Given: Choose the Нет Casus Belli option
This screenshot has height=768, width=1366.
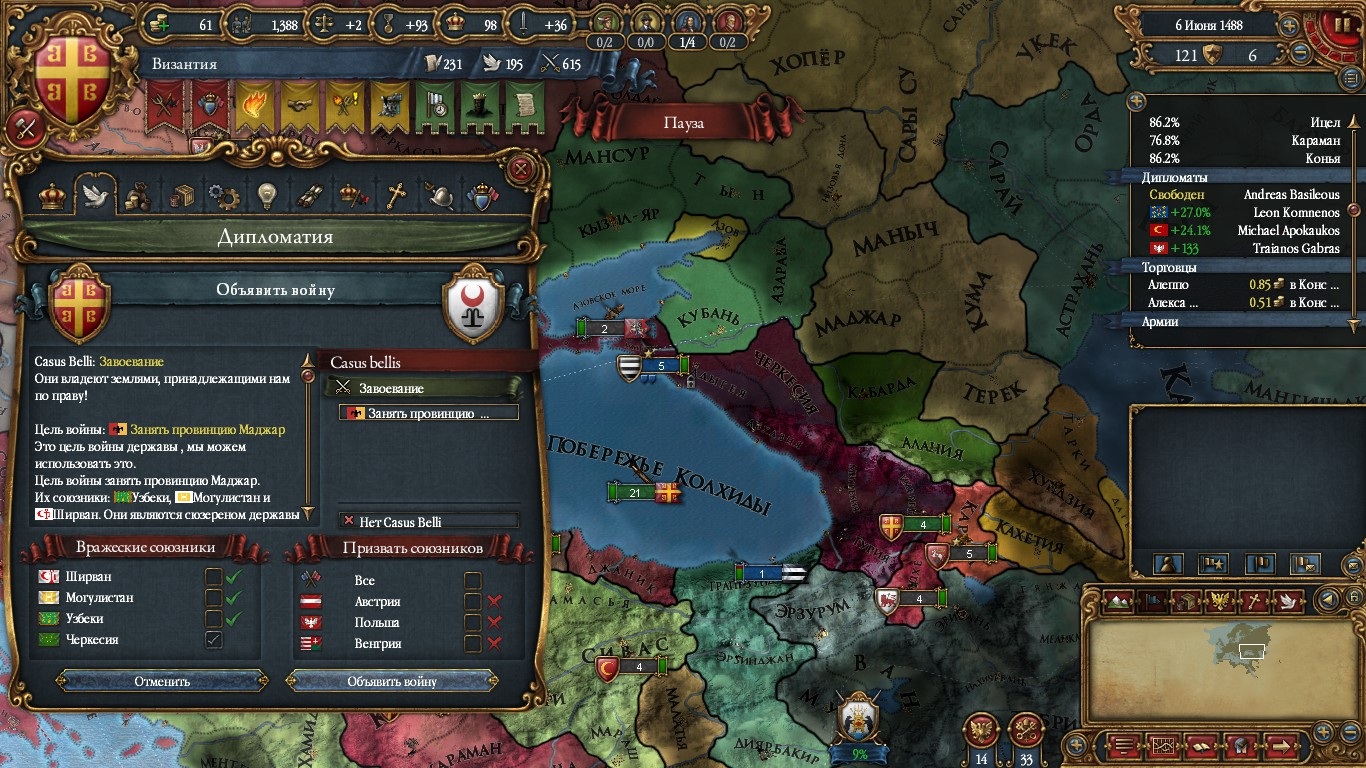Looking at the screenshot, I should click(429, 521).
